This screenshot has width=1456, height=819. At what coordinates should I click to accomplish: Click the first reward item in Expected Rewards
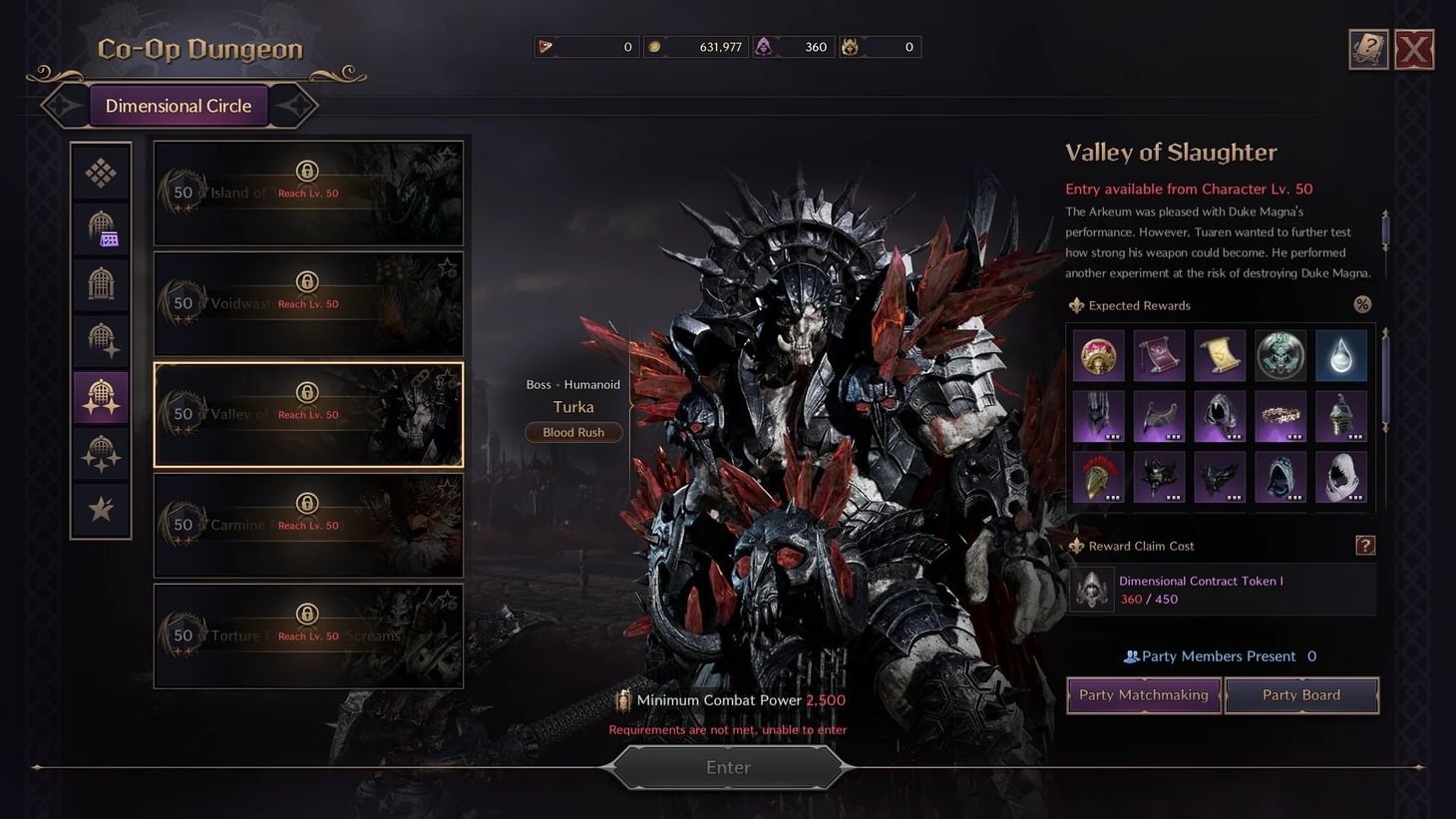tap(1098, 355)
